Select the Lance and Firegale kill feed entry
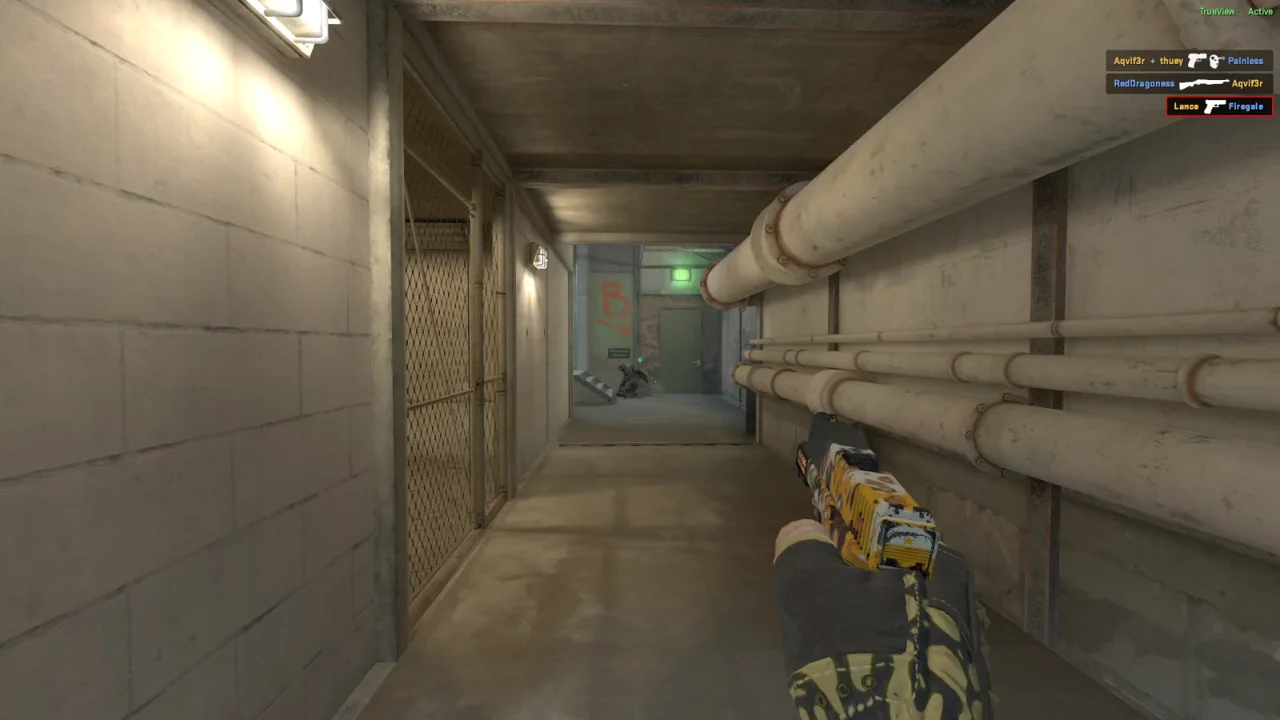Screen dimensions: 1280x720 click(x=1219, y=106)
